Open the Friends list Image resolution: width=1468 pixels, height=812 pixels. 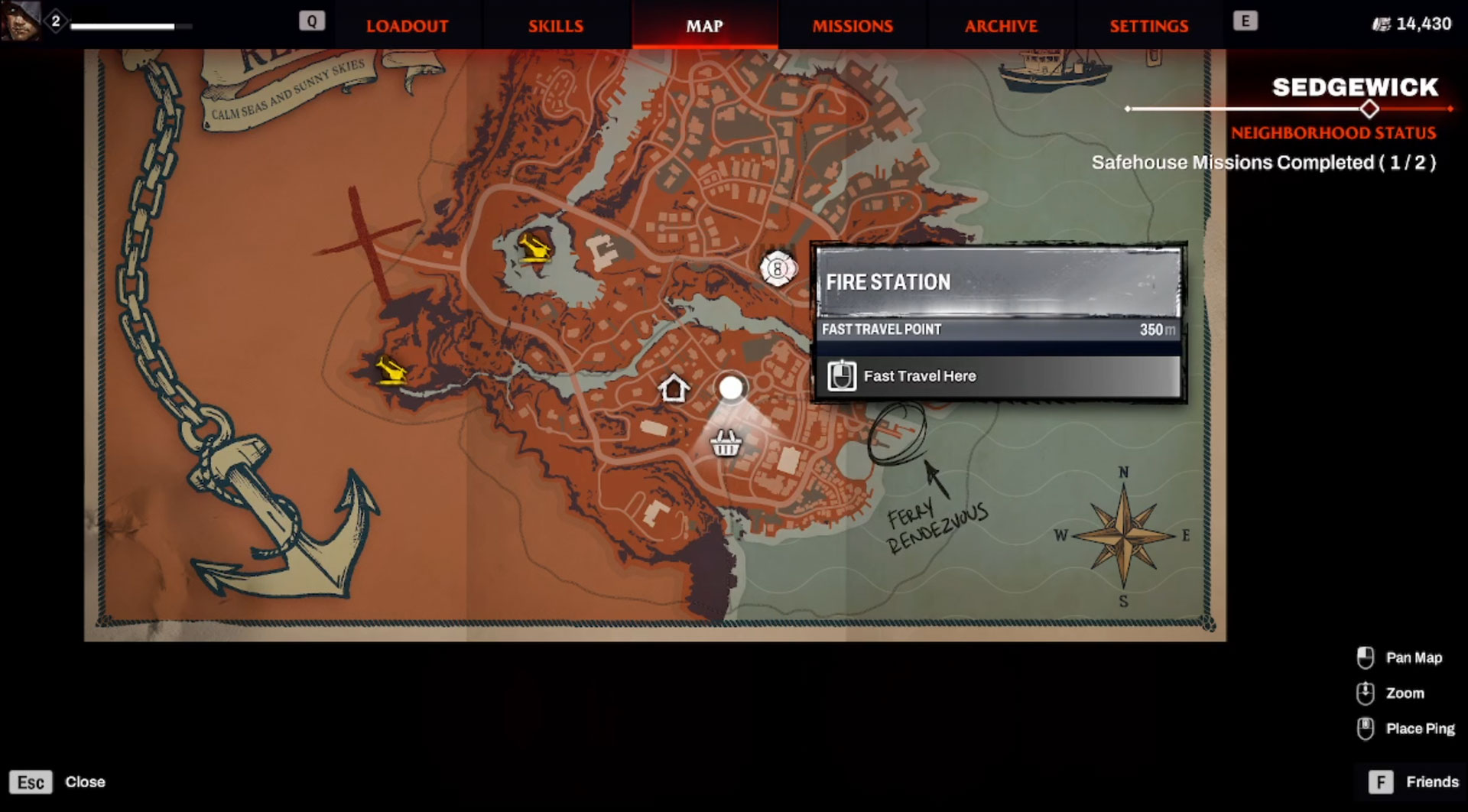(1414, 782)
